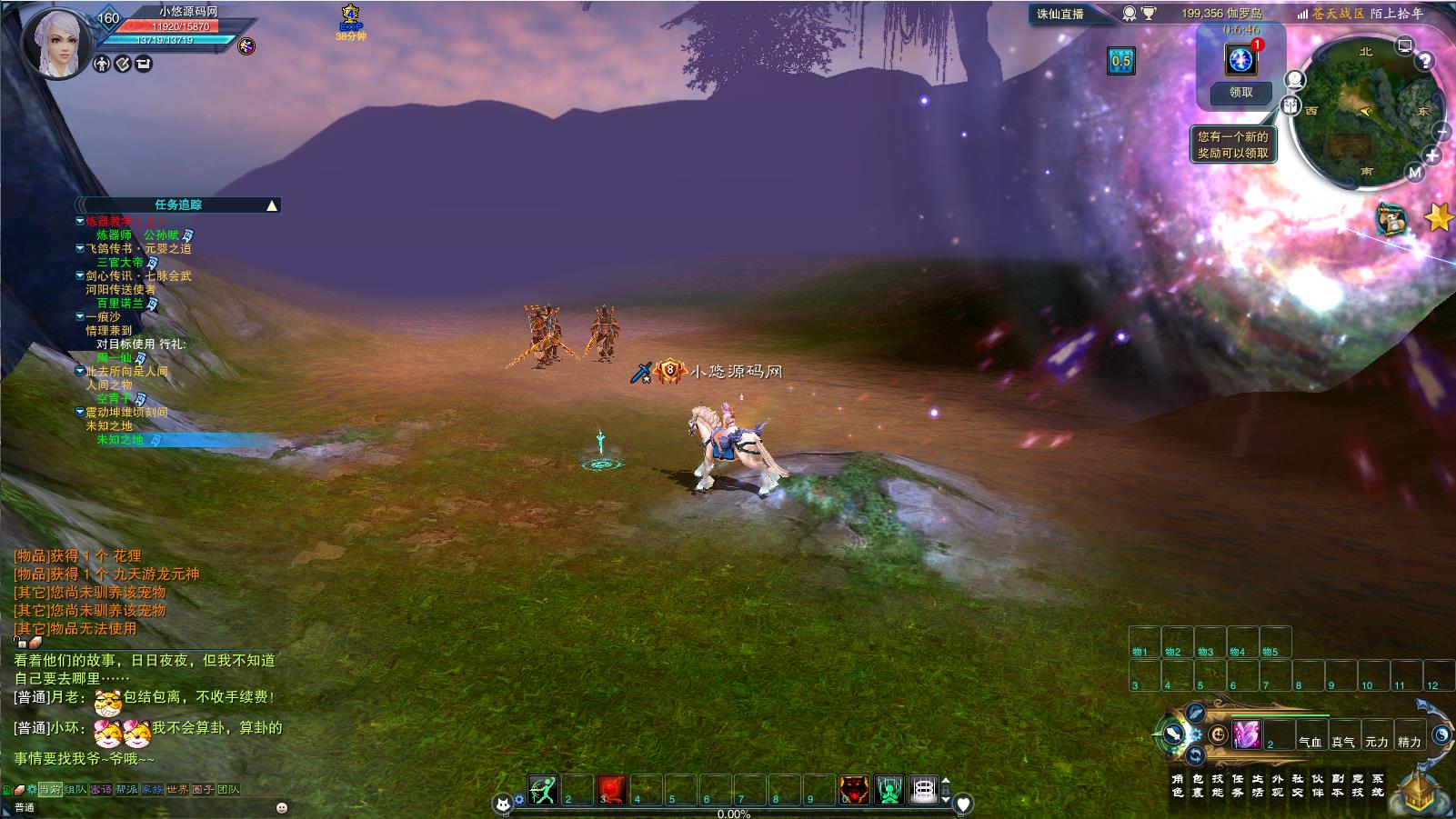Click the gold star icon below the minimap
The image size is (1456, 819).
pyautogui.click(x=1438, y=217)
